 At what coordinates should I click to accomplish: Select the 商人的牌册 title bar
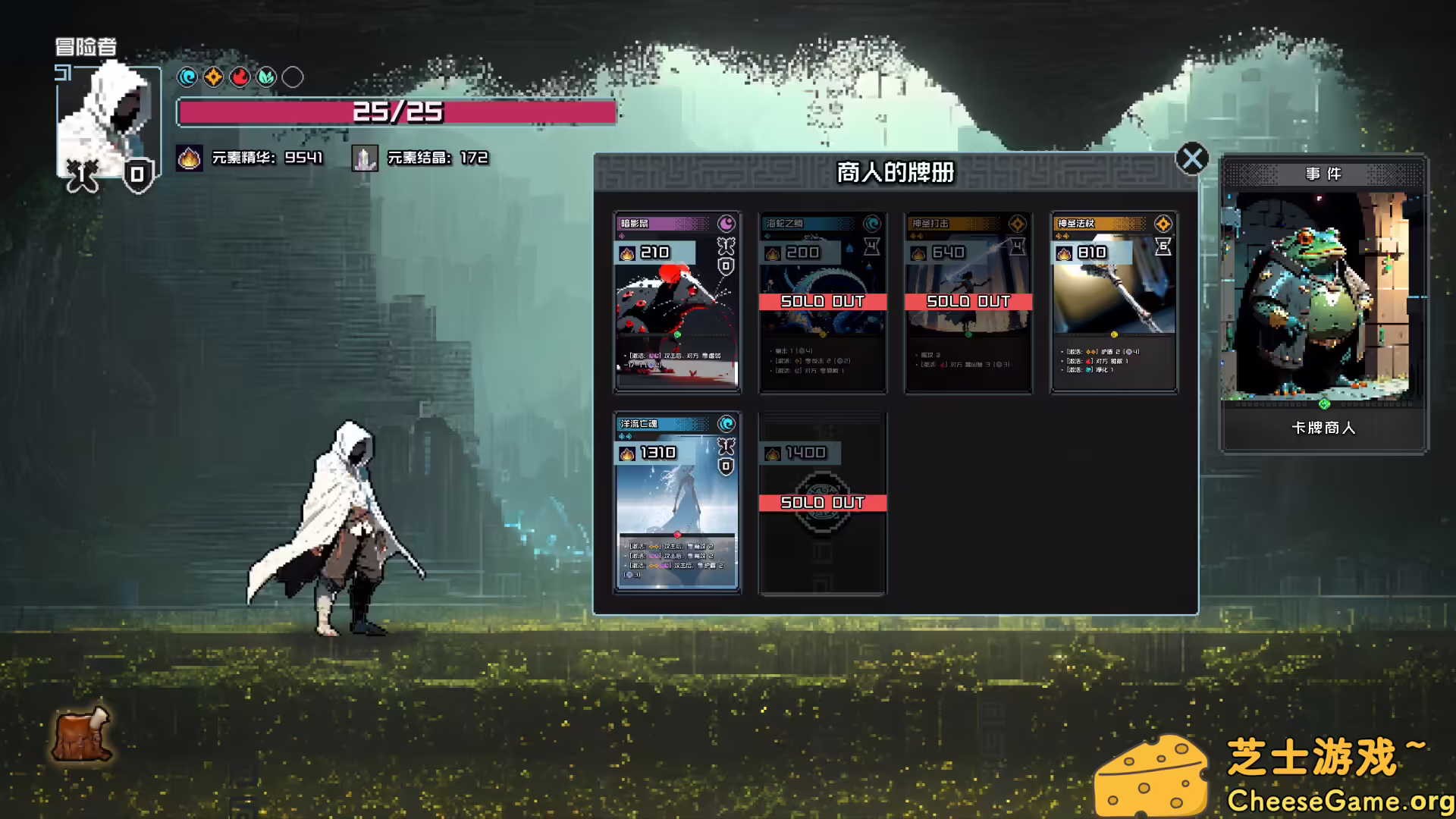coord(895,172)
